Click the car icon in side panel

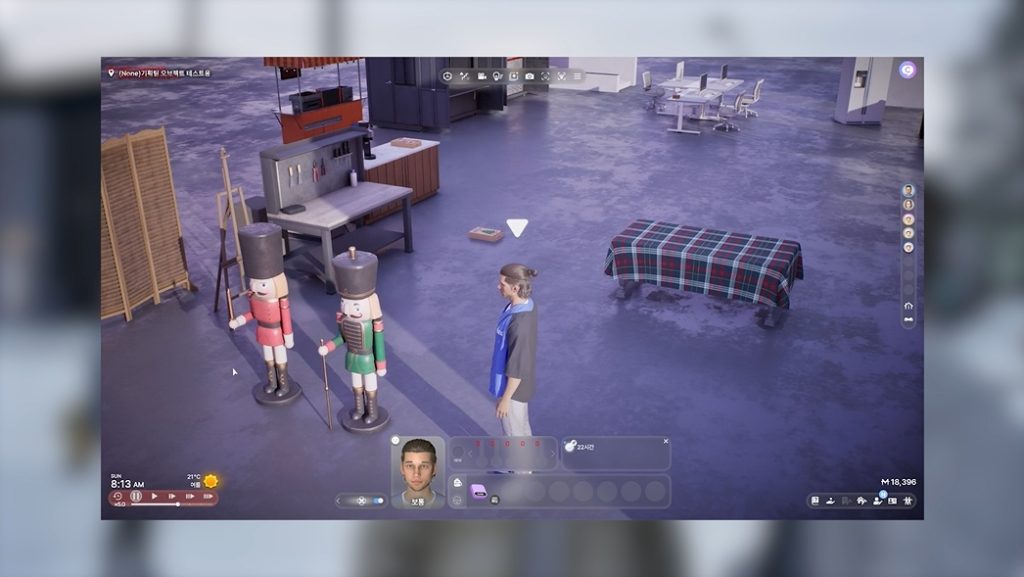[908, 320]
